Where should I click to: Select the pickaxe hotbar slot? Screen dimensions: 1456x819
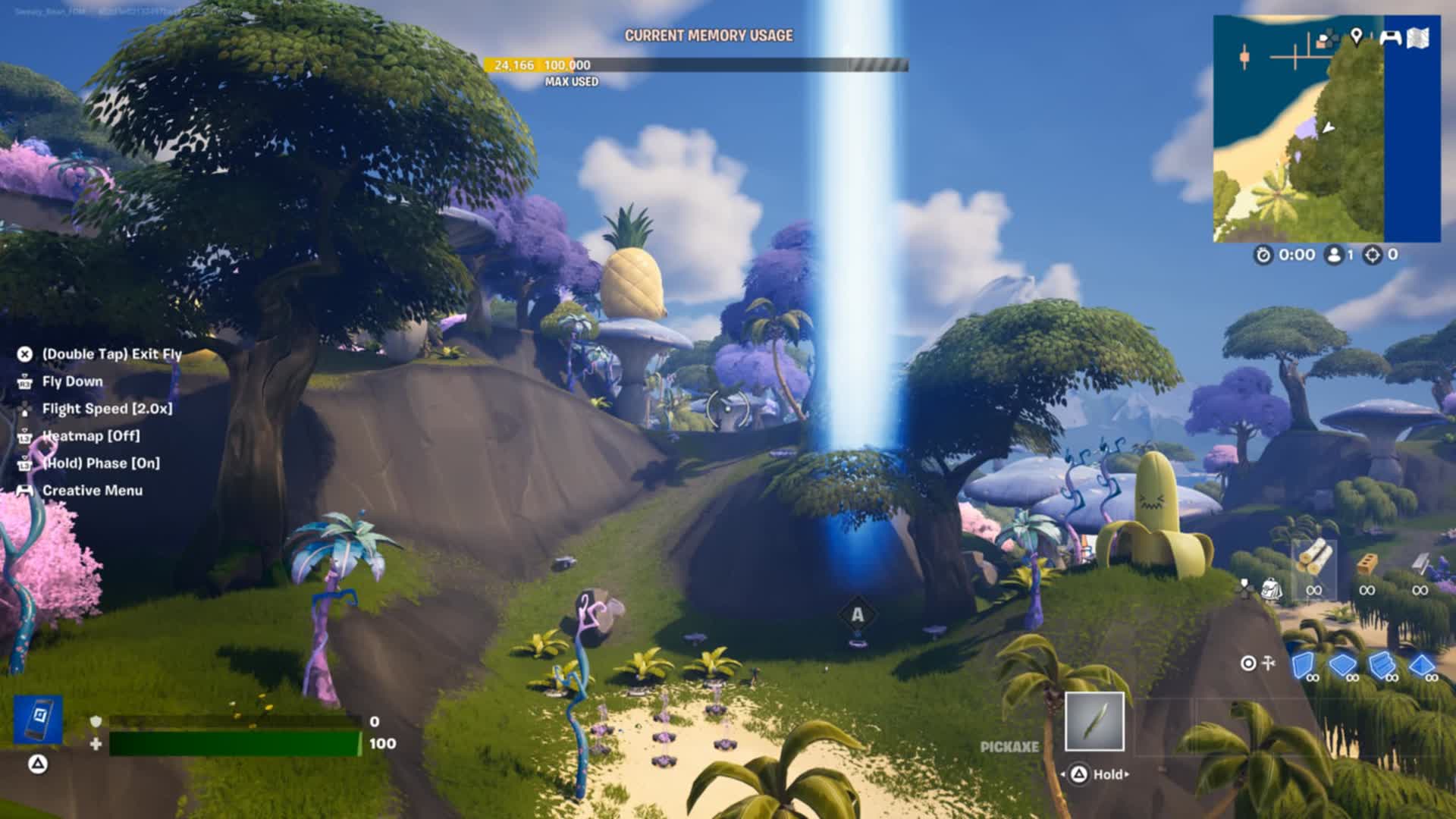tap(1094, 721)
